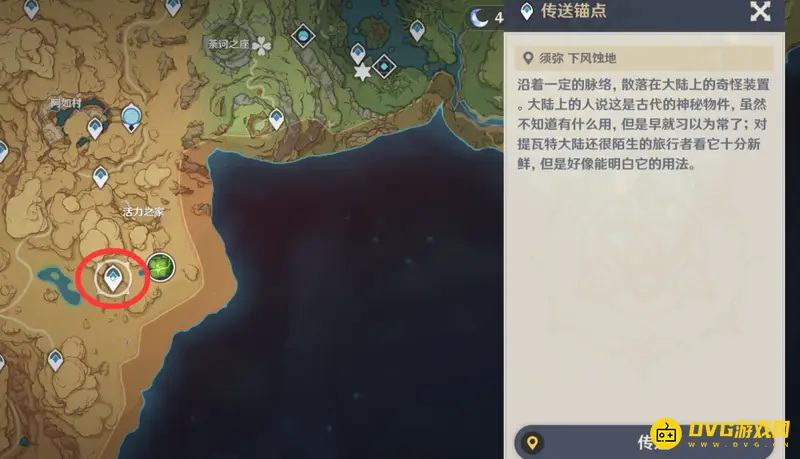Open the white clover marker by 荼诃之座
The width and height of the screenshot is (800, 459).
point(262,46)
